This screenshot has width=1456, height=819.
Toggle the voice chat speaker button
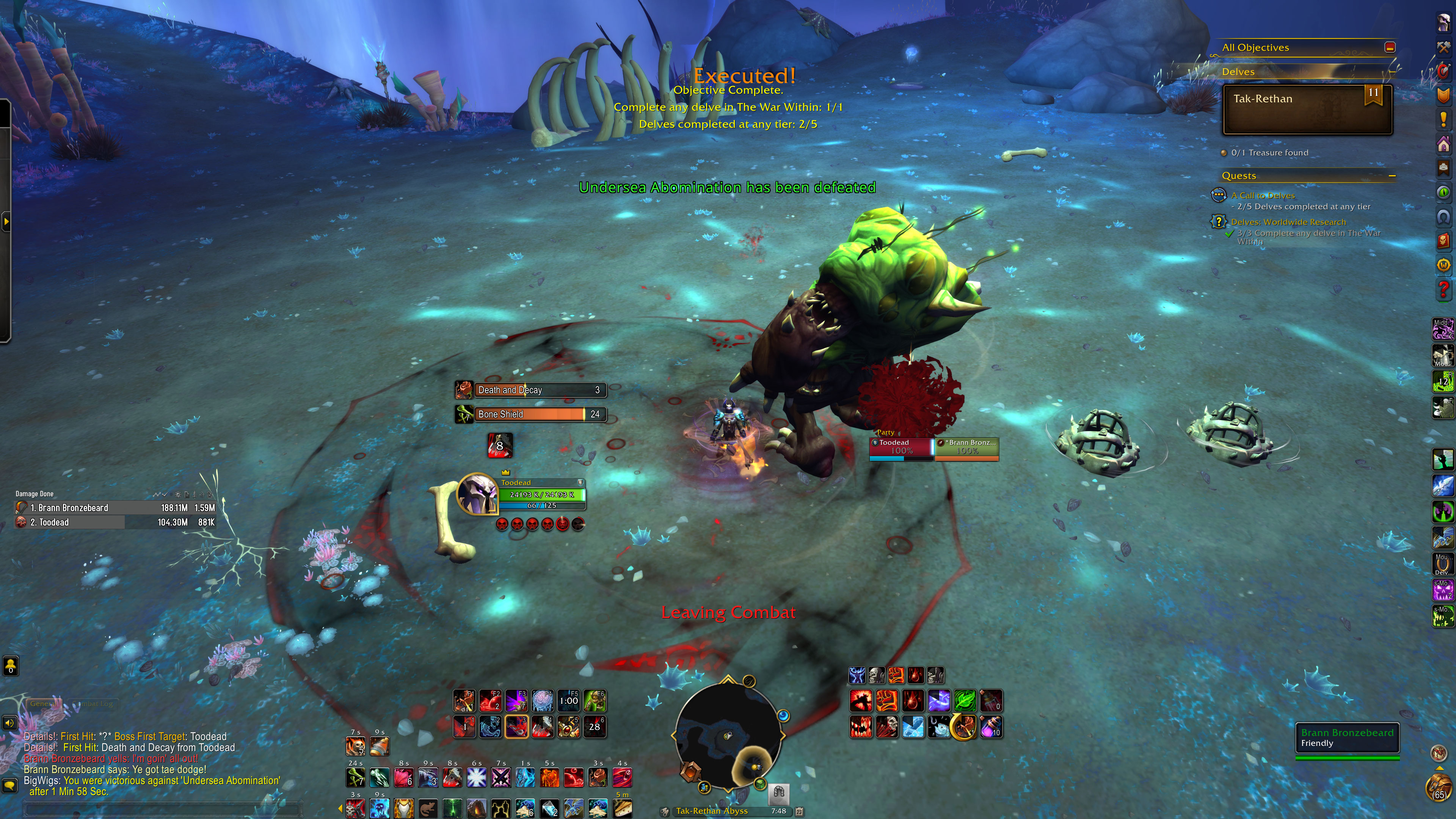click(9, 723)
